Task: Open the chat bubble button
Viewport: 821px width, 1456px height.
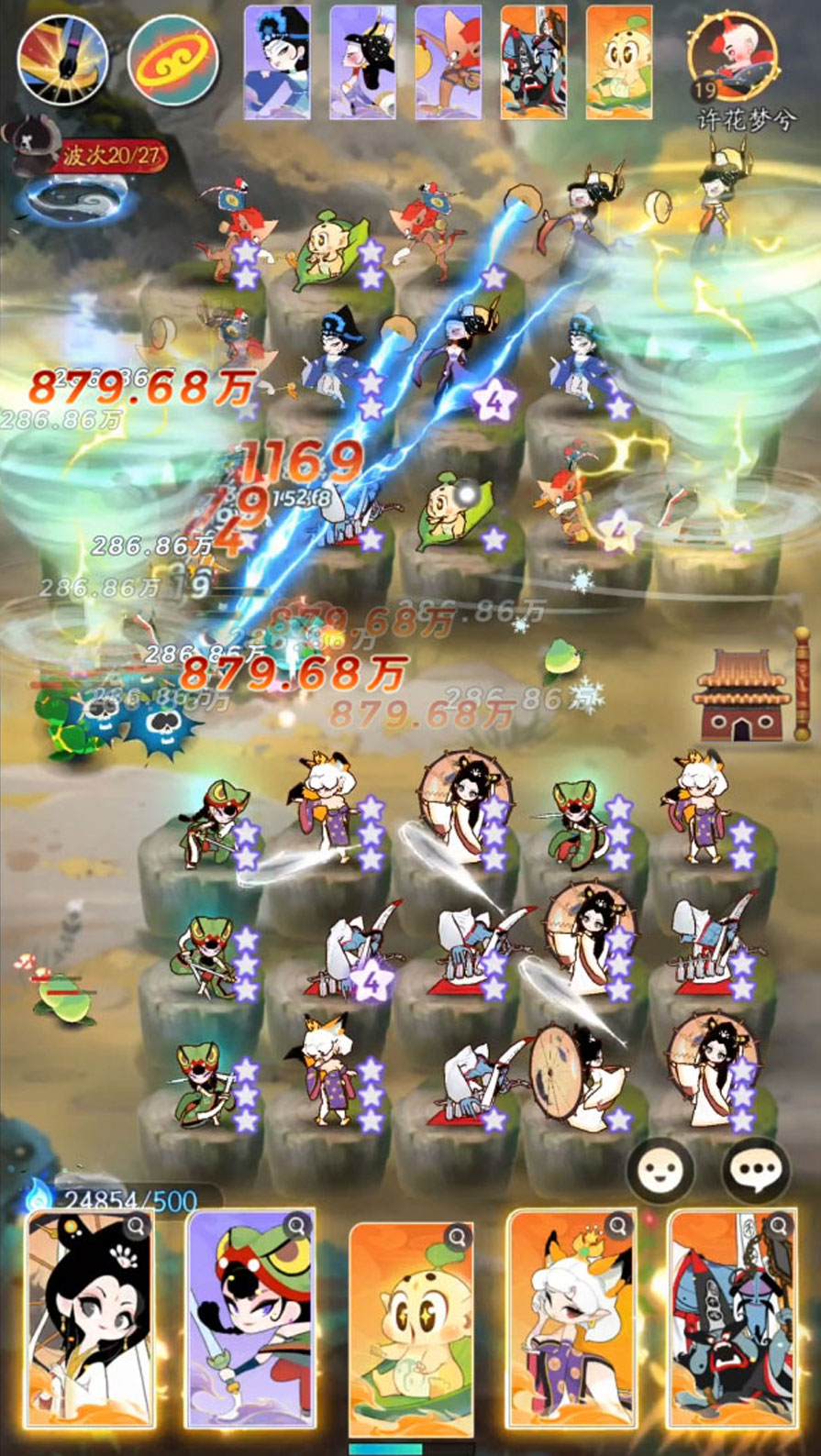Action: tap(756, 1172)
